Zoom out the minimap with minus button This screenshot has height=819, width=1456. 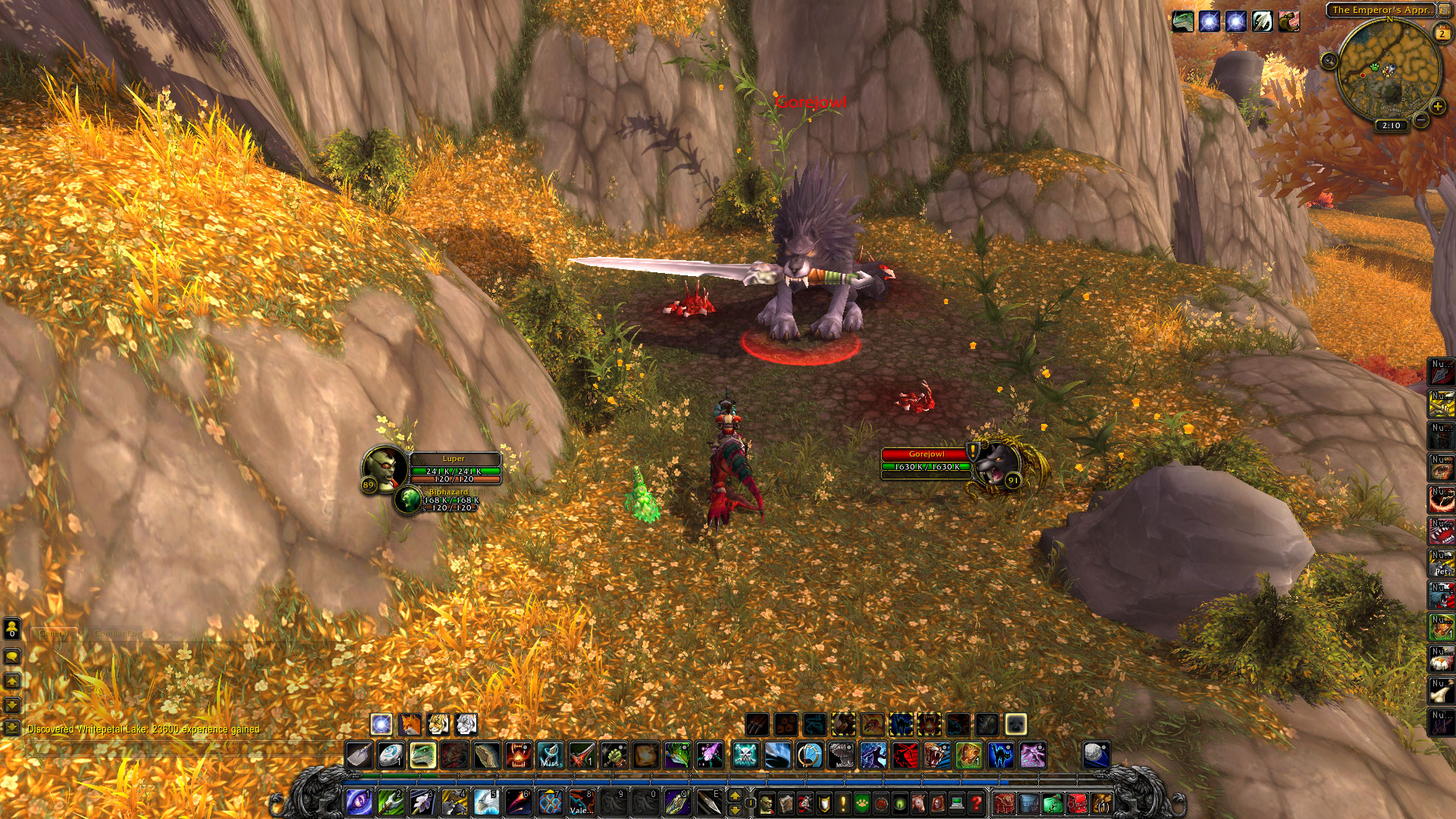tap(1420, 119)
